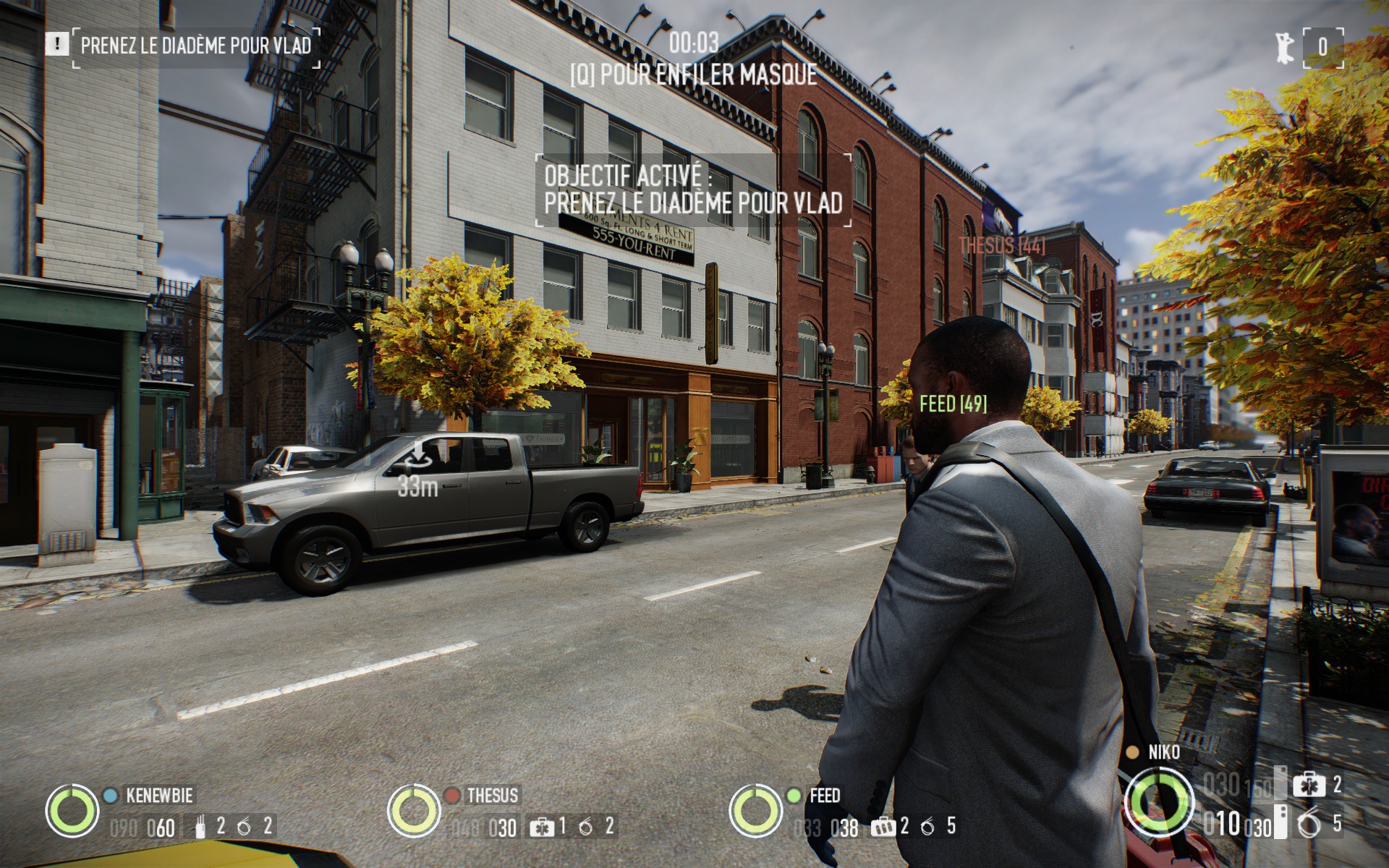Select Thesus in the teammate panels
The image size is (1389, 868).
click(x=492, y=796)
